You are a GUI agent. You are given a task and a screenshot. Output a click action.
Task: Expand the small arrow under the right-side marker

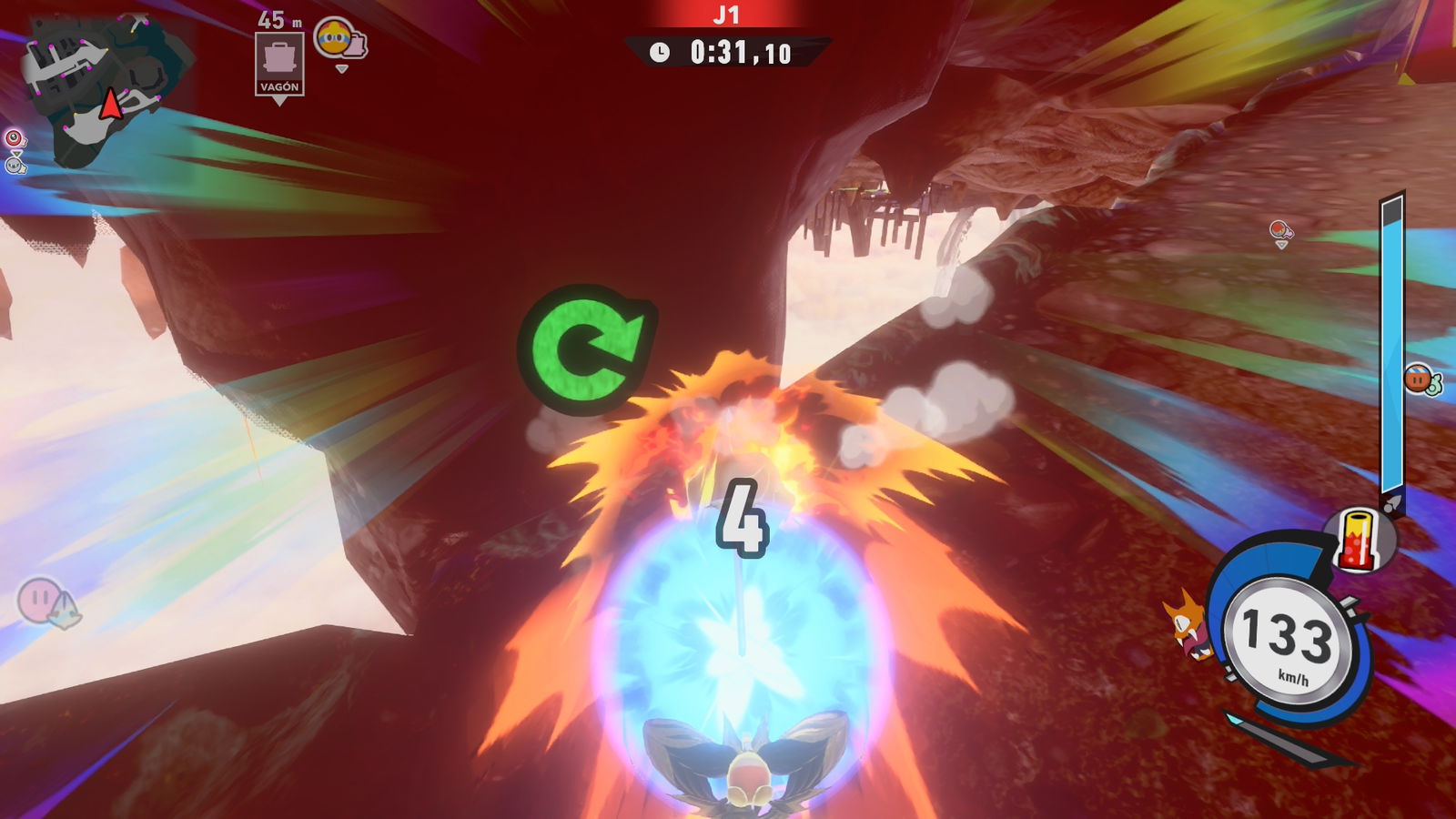1281,244
